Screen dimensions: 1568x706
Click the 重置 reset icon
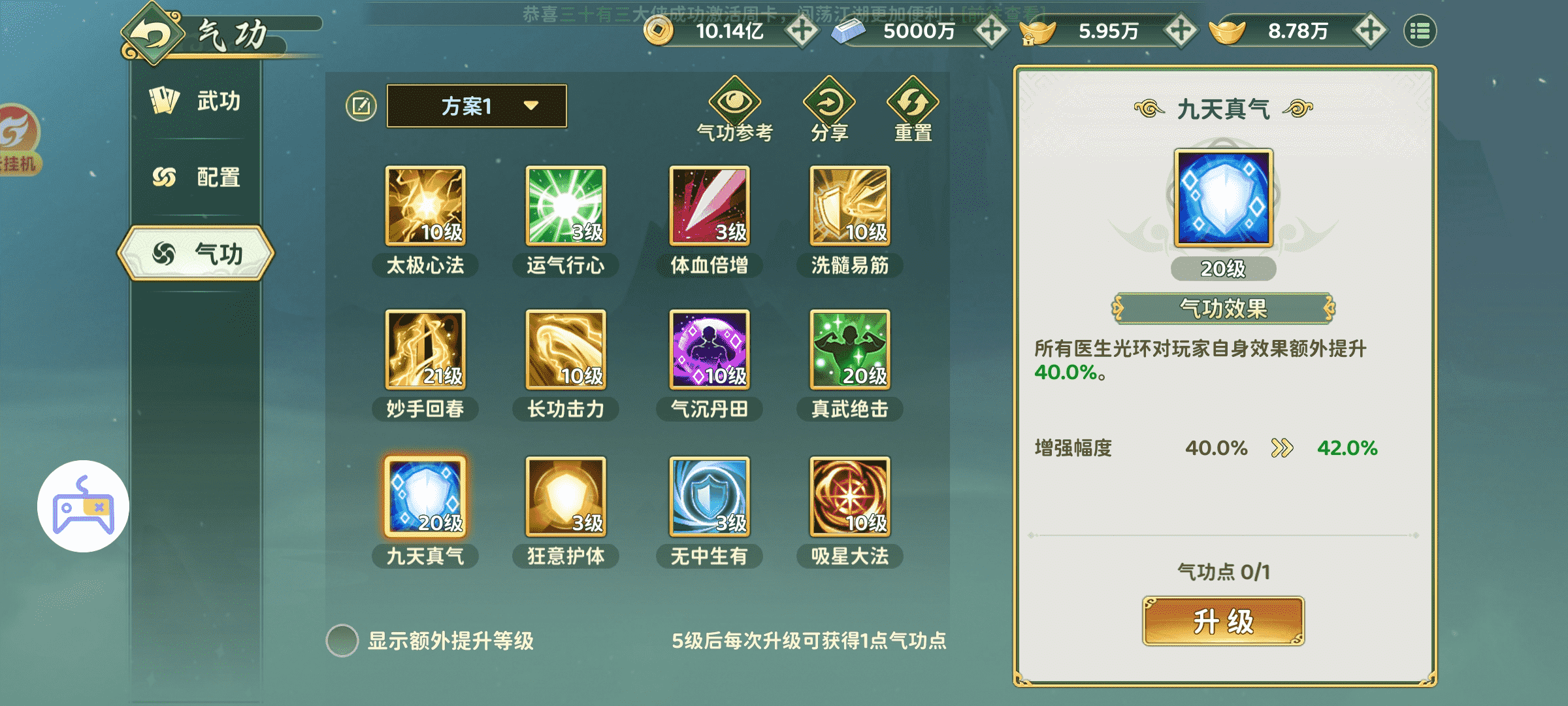click(x=913, y=101)
